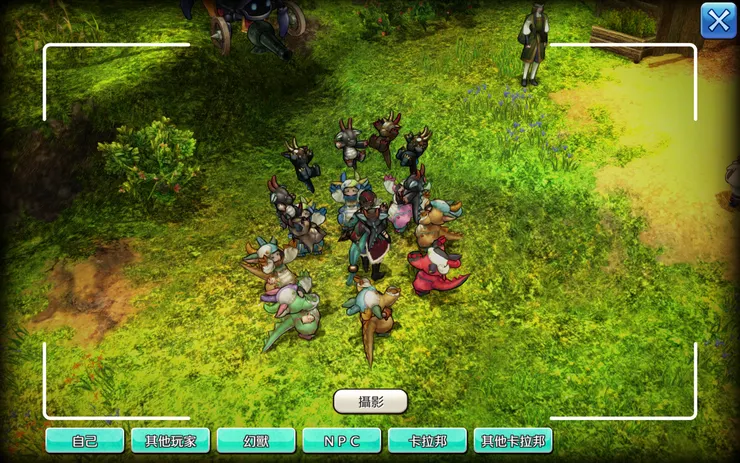Toggle the NPC display filter

tap(342, 440)
